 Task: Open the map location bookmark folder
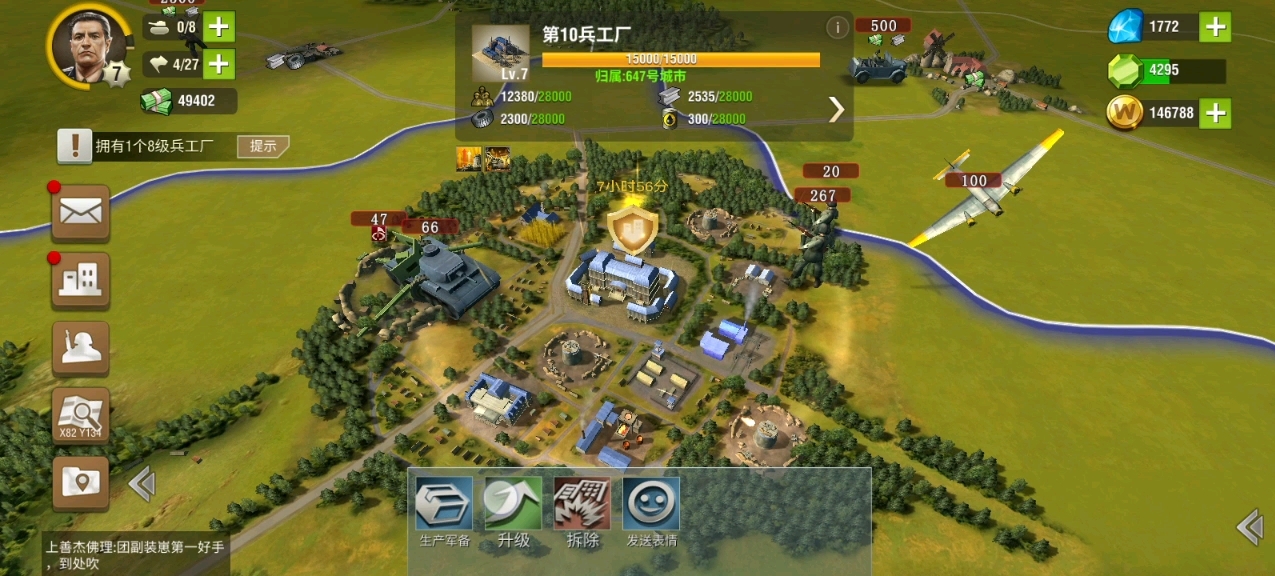coord(81,483)
